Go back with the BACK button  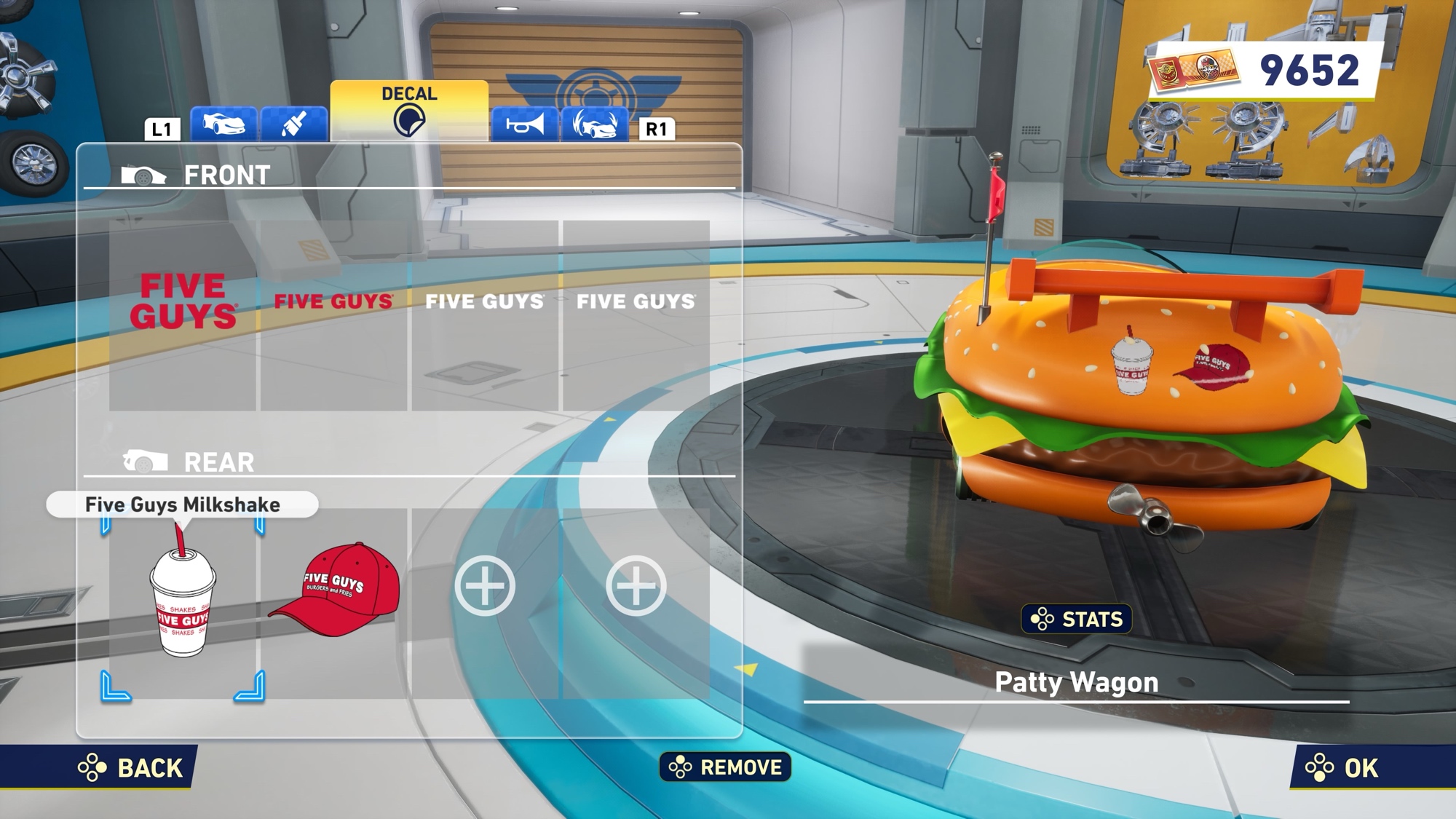coord(131,767)
